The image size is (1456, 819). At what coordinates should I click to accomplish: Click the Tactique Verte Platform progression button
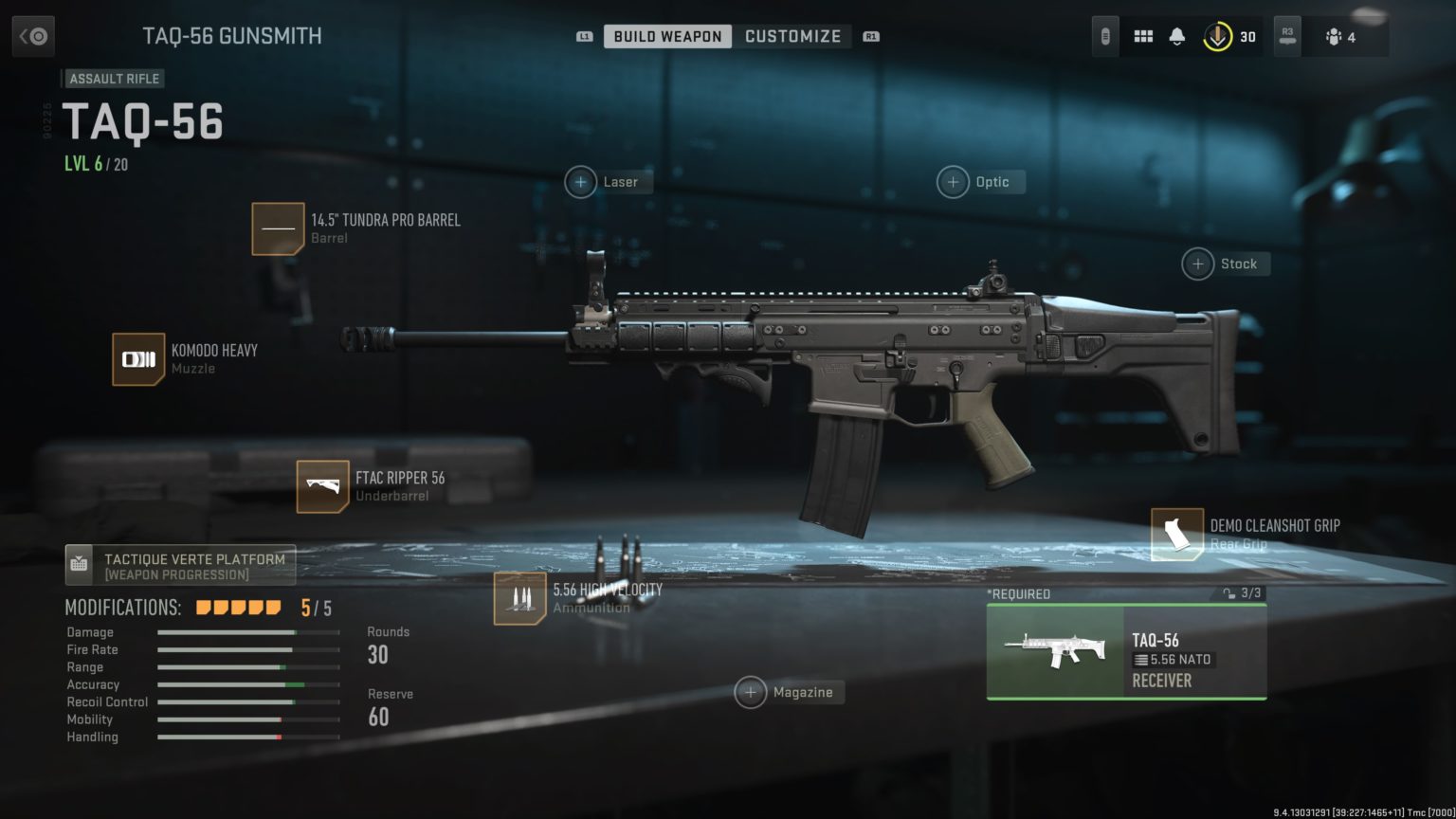coord(180,564)
